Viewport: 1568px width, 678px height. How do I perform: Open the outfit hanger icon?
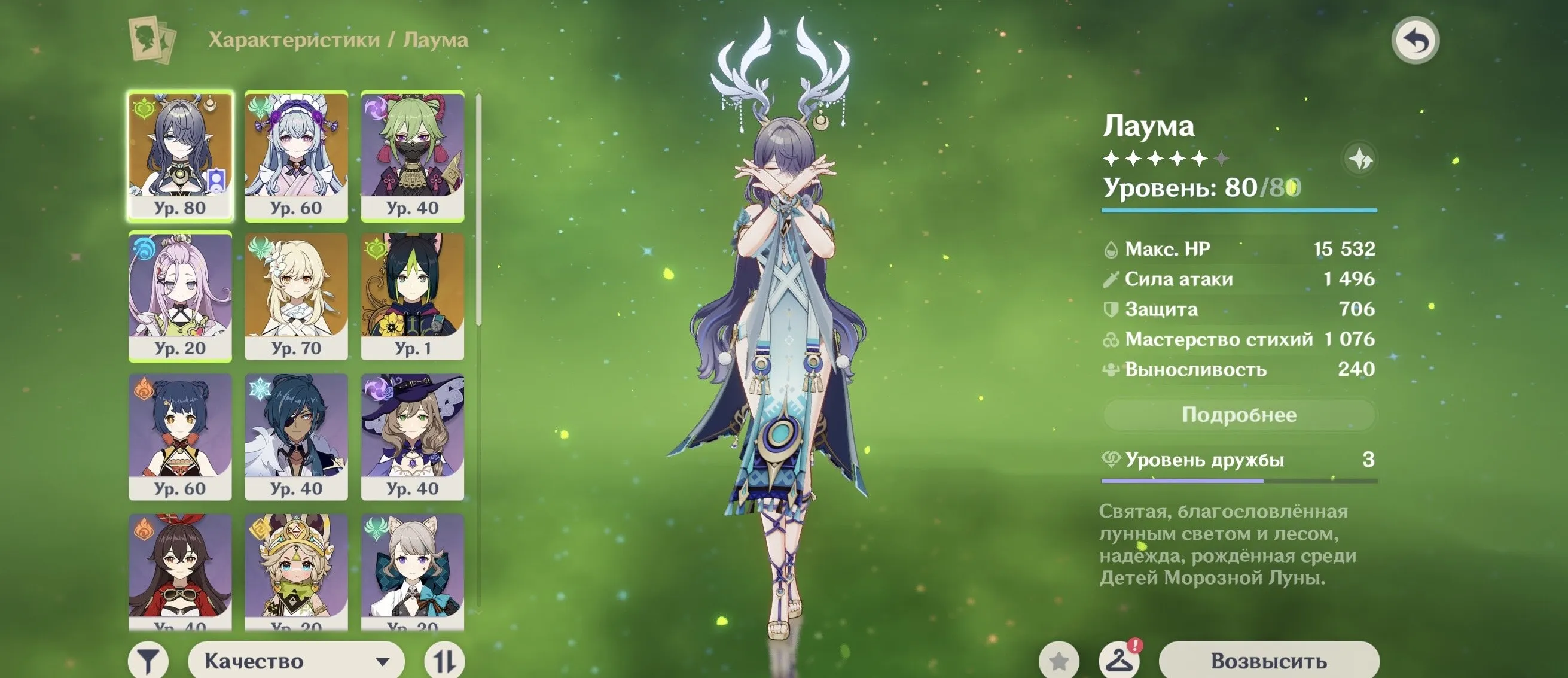1119,660
